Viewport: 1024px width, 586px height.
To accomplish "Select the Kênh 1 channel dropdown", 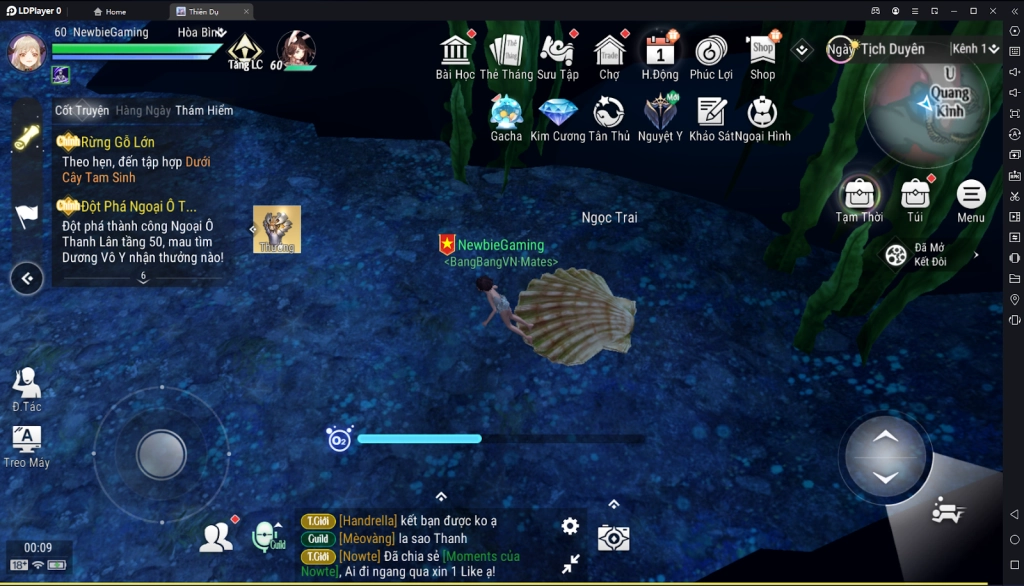I will coord(975,49).
